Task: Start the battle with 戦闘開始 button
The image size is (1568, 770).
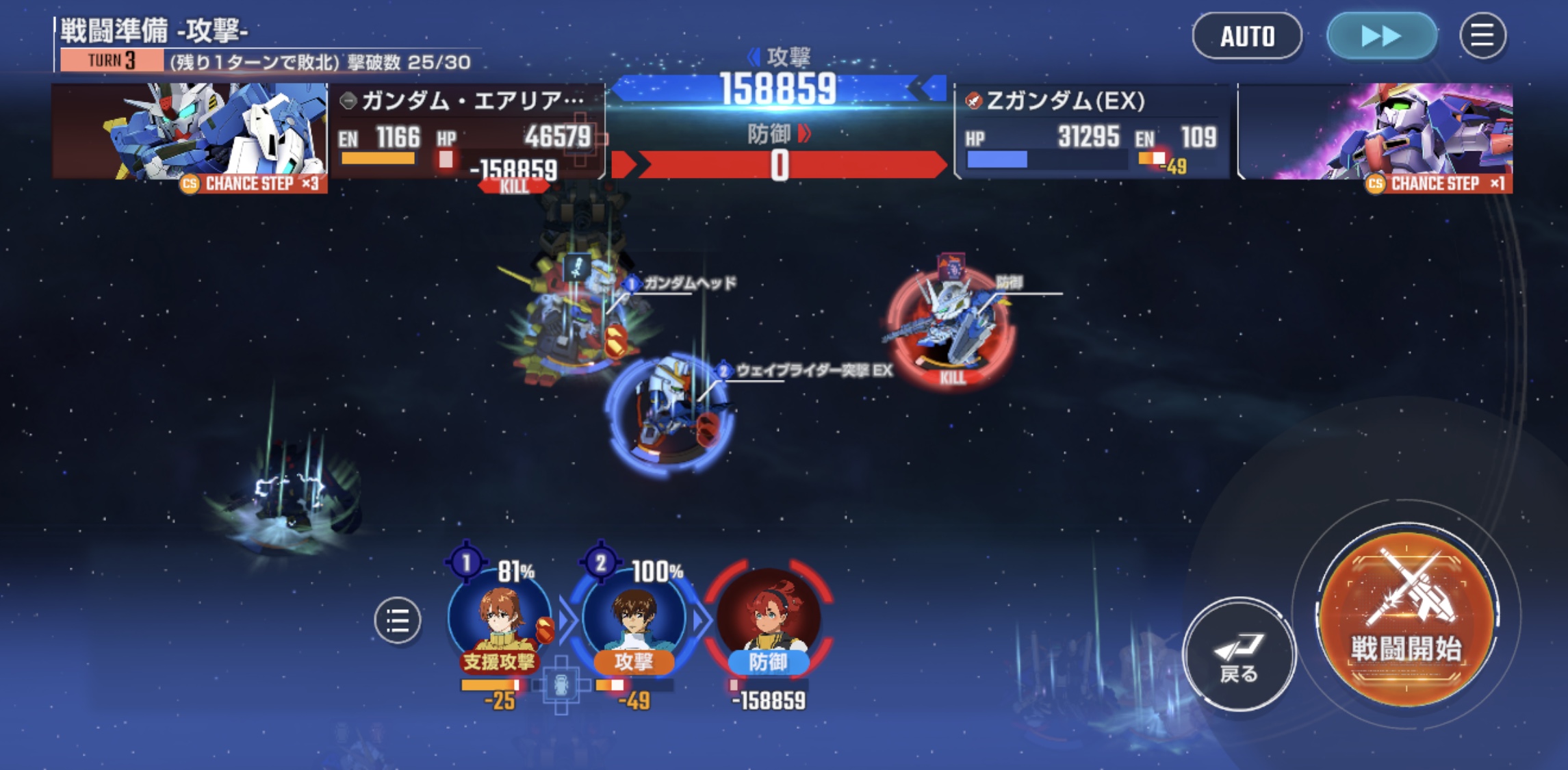Action: [x=1406, y=618]
